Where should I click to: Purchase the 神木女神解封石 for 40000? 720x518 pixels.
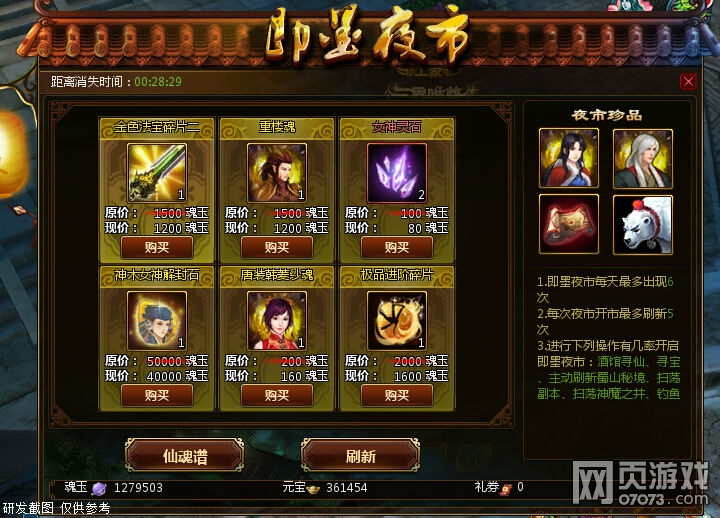pyautogui.click(x=157, y=395)
